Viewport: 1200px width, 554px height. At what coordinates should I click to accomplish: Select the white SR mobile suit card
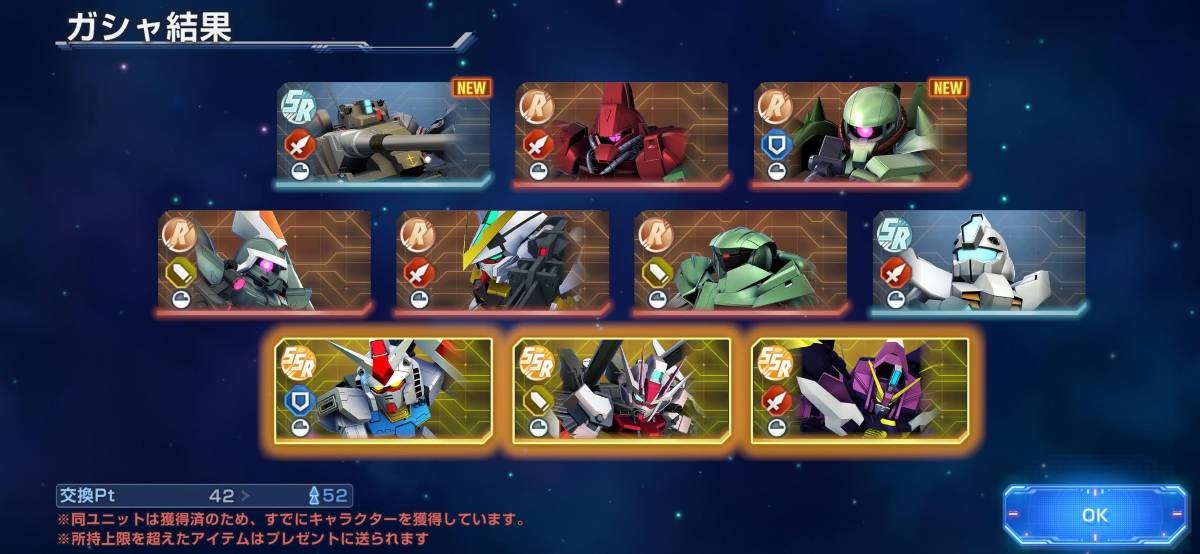point(978,262)
